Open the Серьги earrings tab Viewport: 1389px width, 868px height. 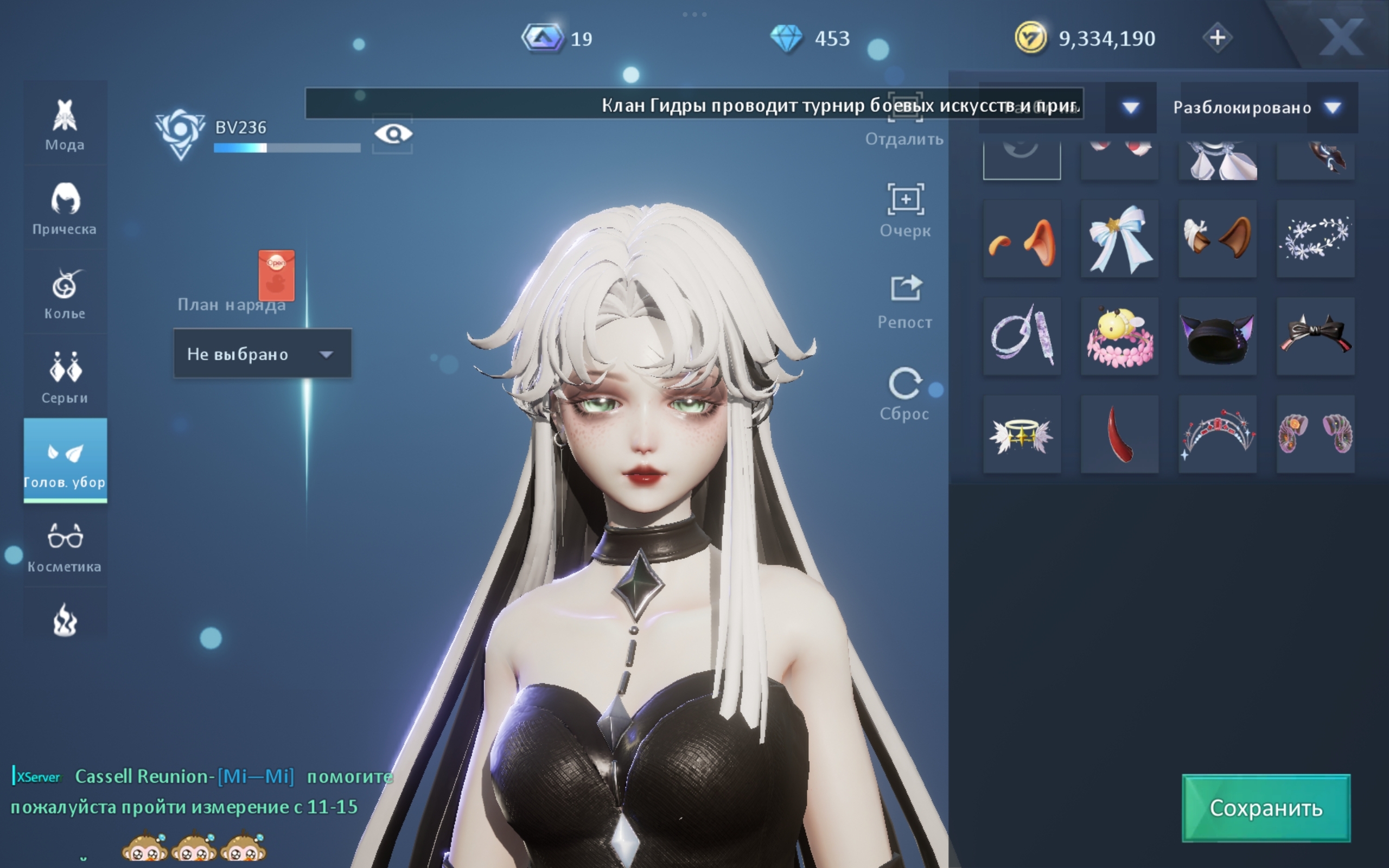[65, 376]
